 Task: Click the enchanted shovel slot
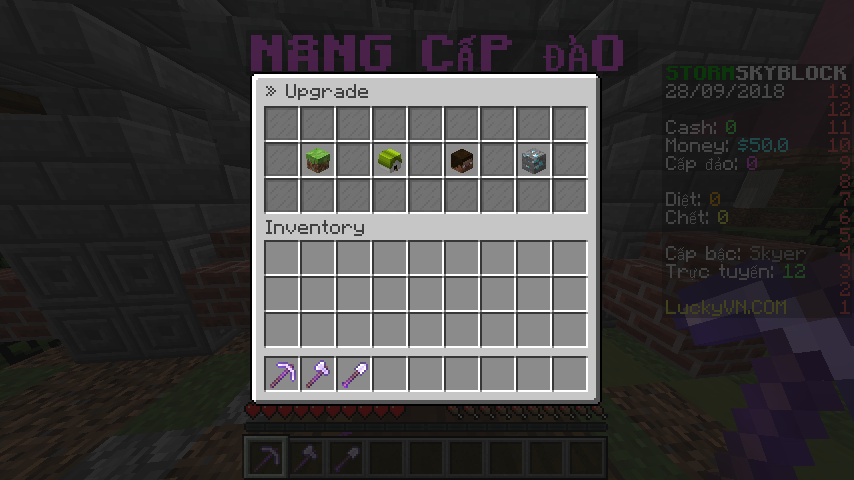[x=354, y=374]
